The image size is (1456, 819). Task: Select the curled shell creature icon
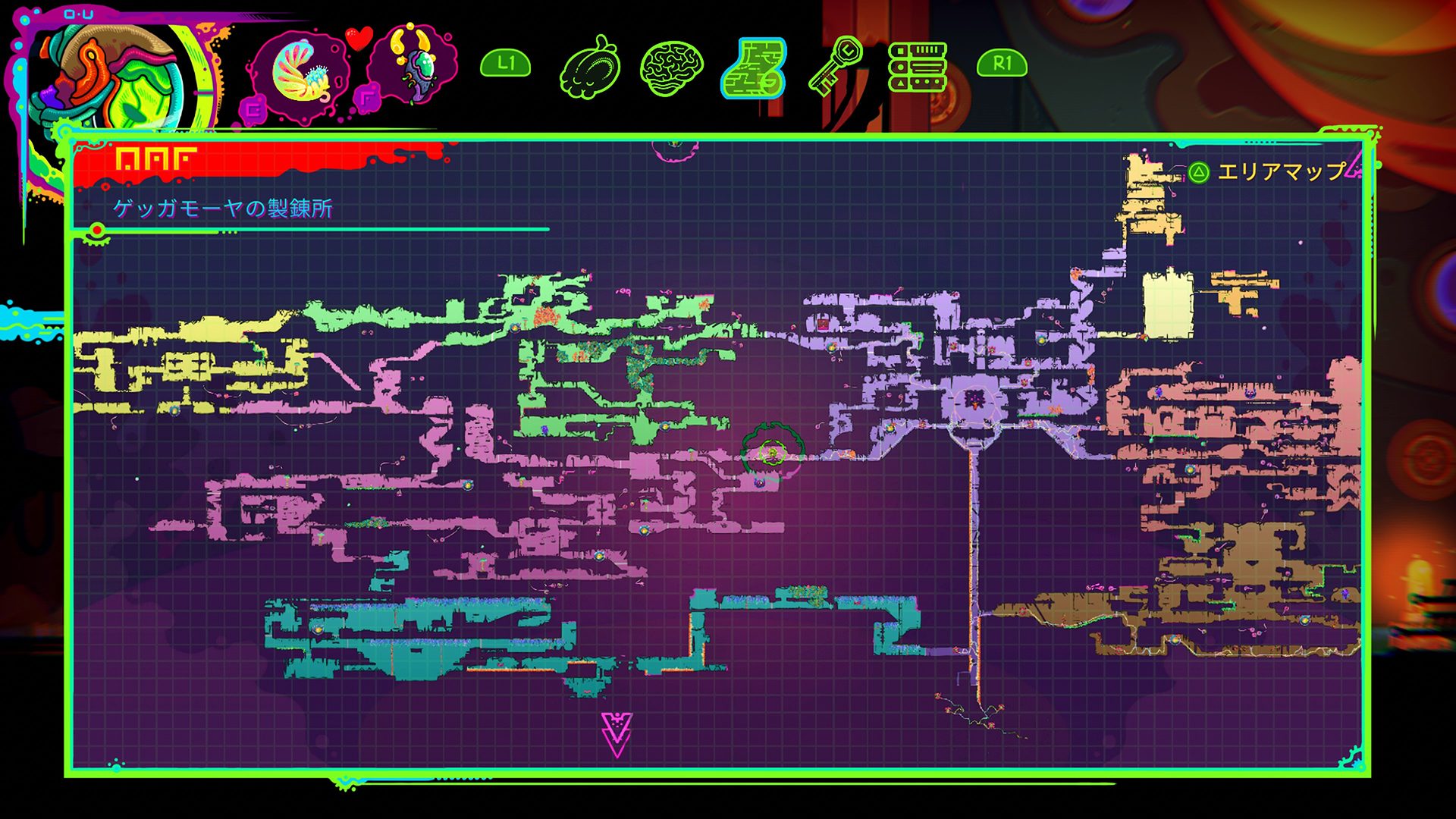click(x=299, y=74)
